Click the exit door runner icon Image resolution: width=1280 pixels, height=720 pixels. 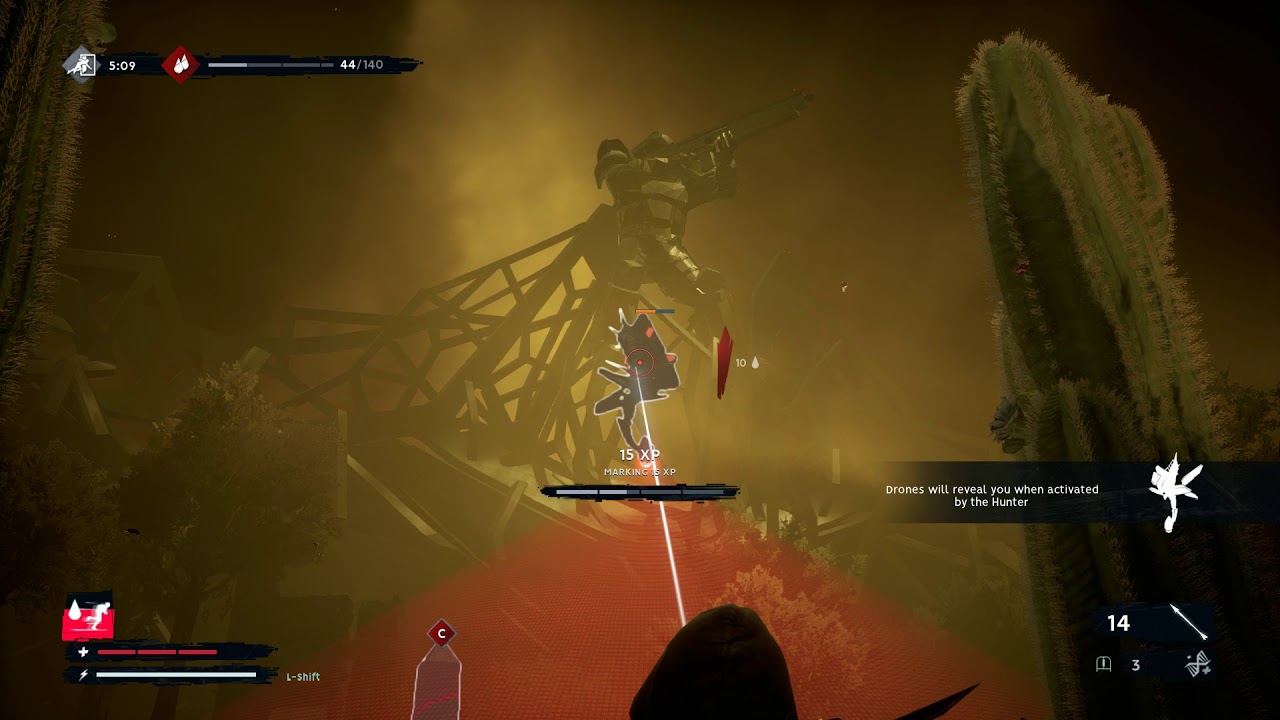coord(81,65)
